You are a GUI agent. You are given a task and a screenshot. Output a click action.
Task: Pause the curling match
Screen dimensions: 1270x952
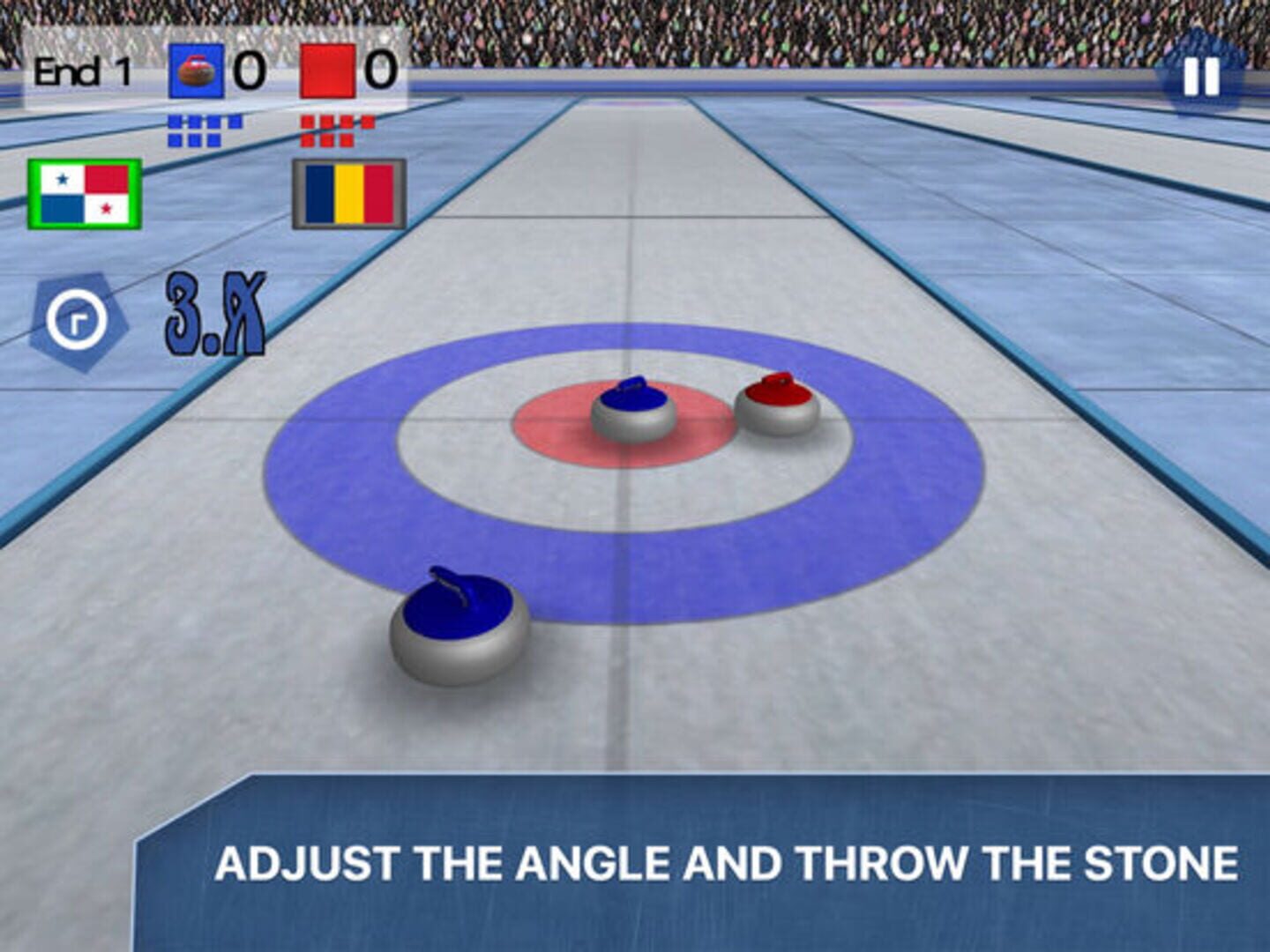pyautogui.click(x=1200, y=77)
